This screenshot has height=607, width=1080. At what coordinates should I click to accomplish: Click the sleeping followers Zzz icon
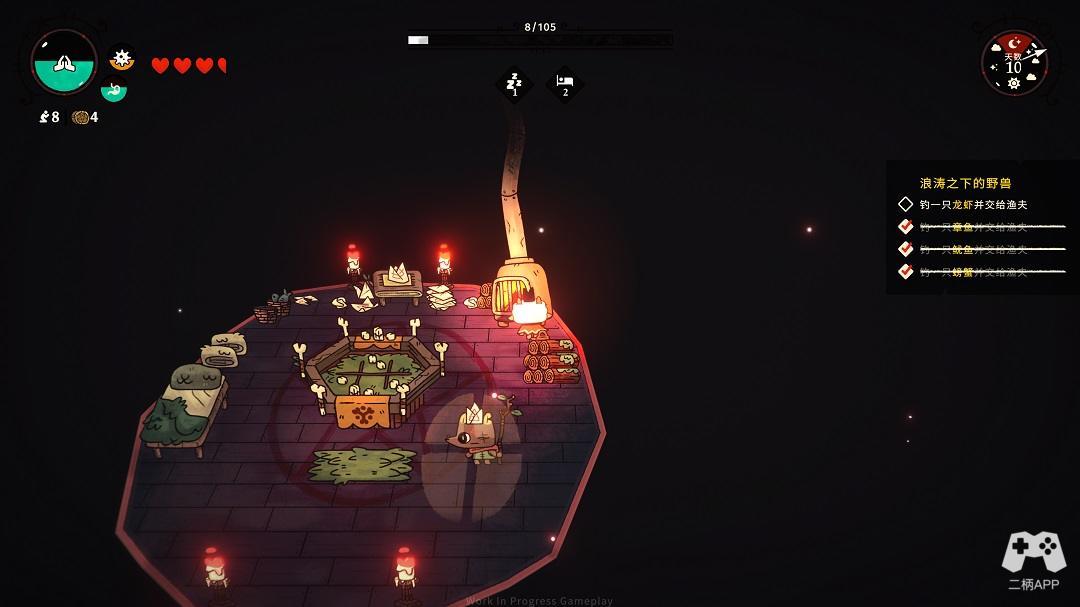point(515,84)
